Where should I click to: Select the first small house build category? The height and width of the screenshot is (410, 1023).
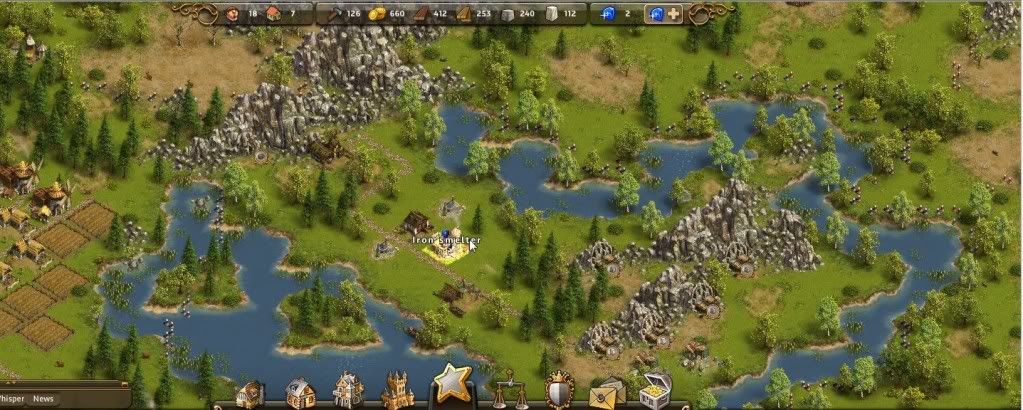[250, 393]
